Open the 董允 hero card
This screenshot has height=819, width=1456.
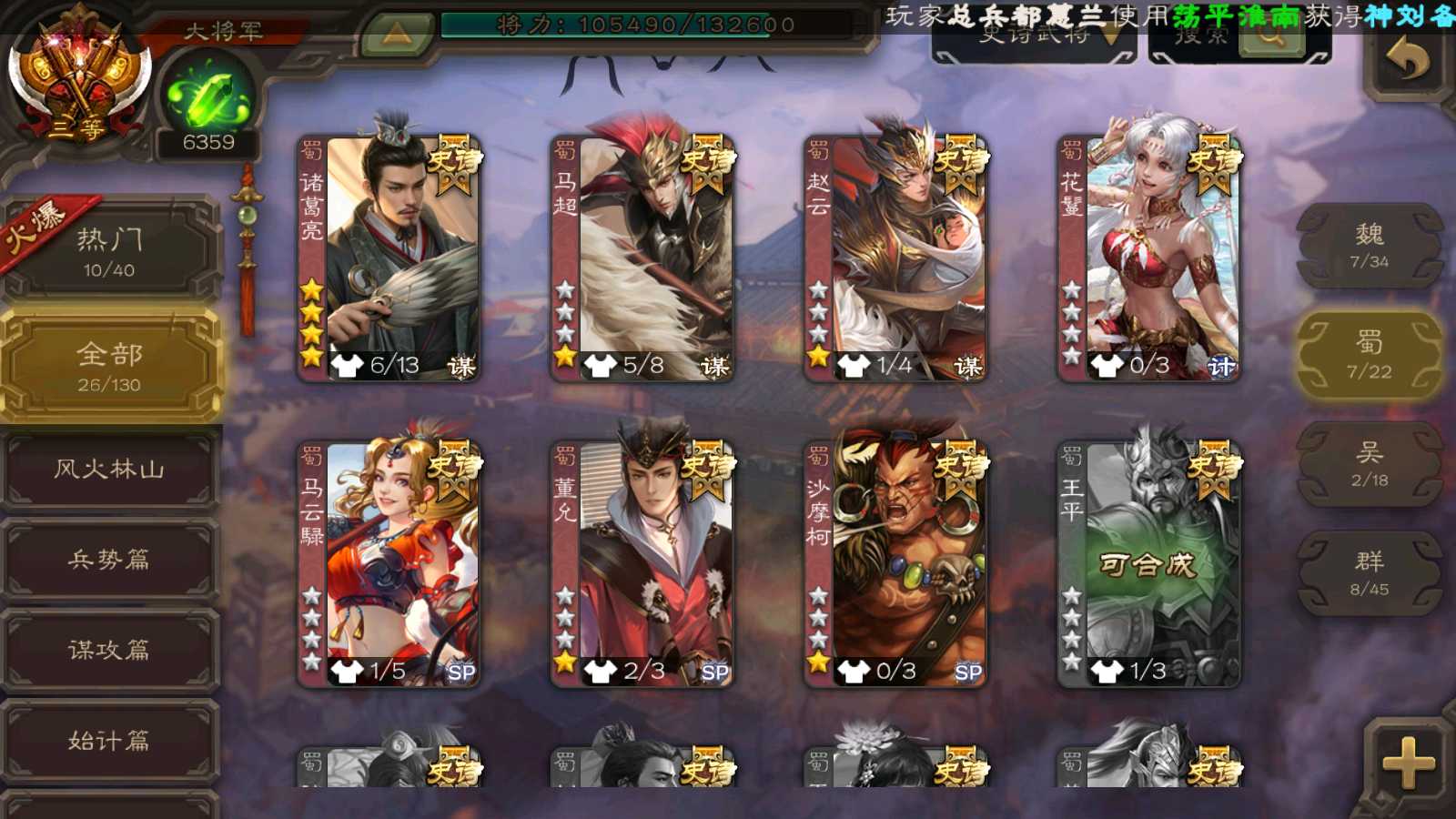click(643, 563)
